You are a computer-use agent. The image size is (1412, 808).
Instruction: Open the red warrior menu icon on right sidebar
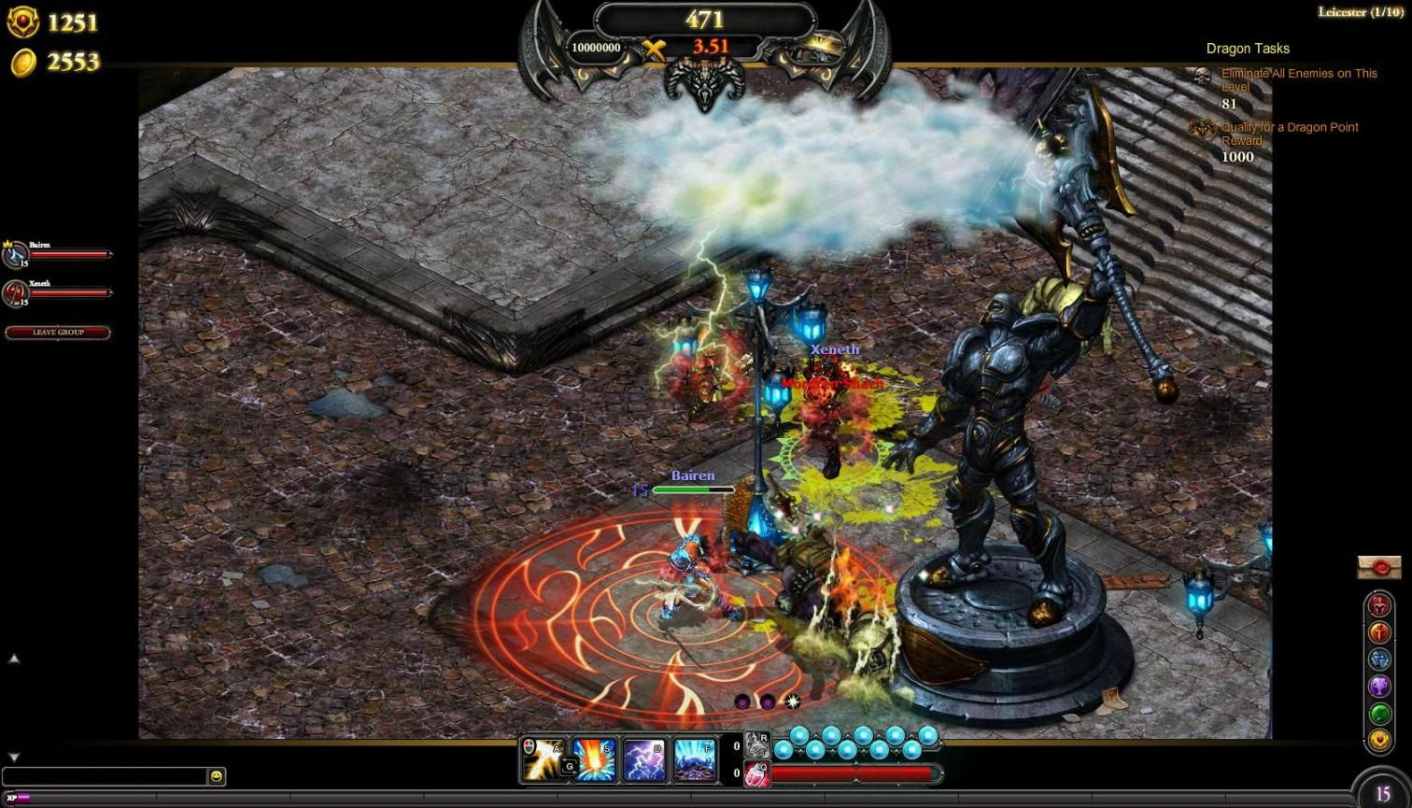tap(1380, 605)
